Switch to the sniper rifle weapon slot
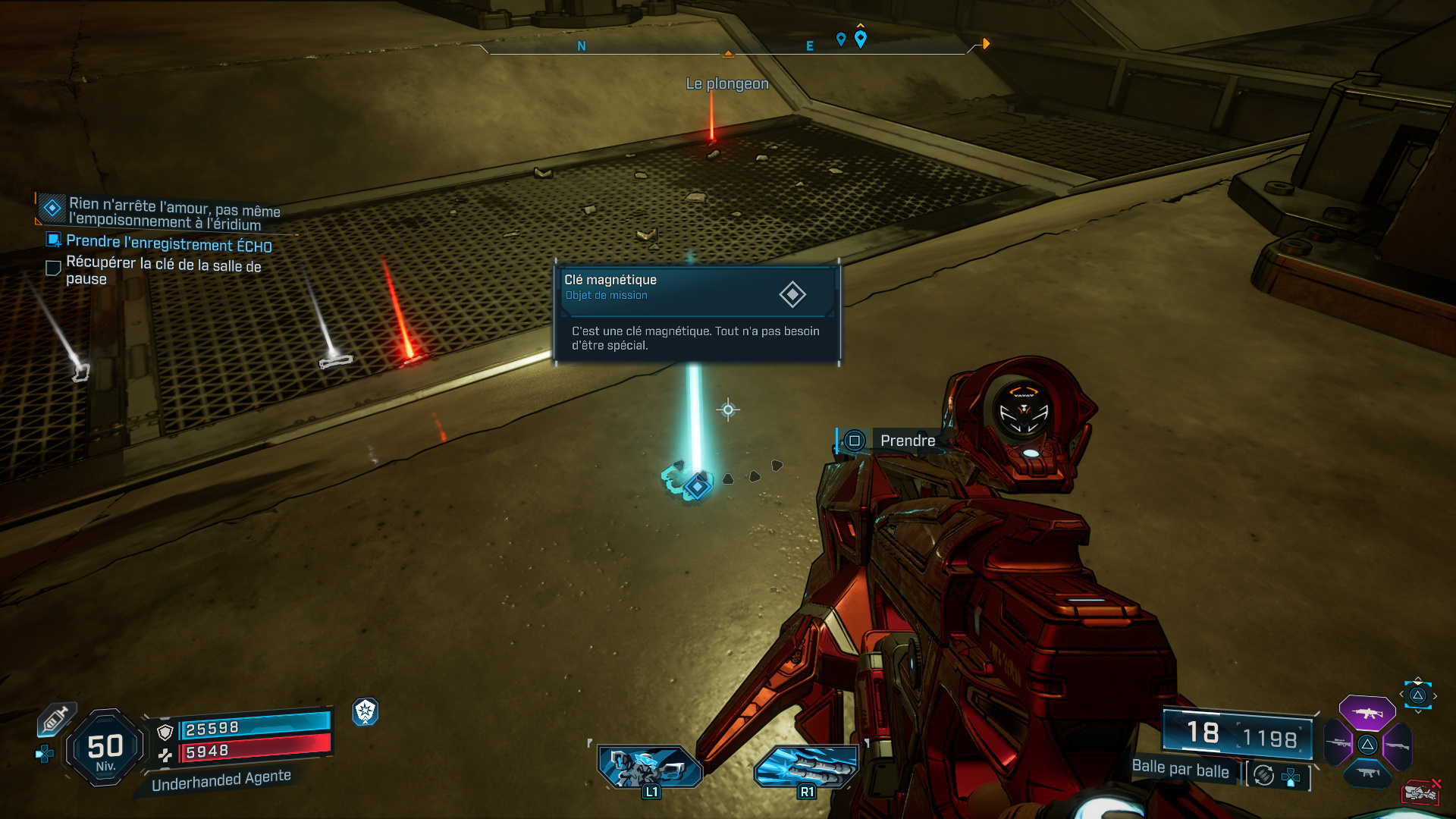1456x819 pixels. [x=1338, y=744]
